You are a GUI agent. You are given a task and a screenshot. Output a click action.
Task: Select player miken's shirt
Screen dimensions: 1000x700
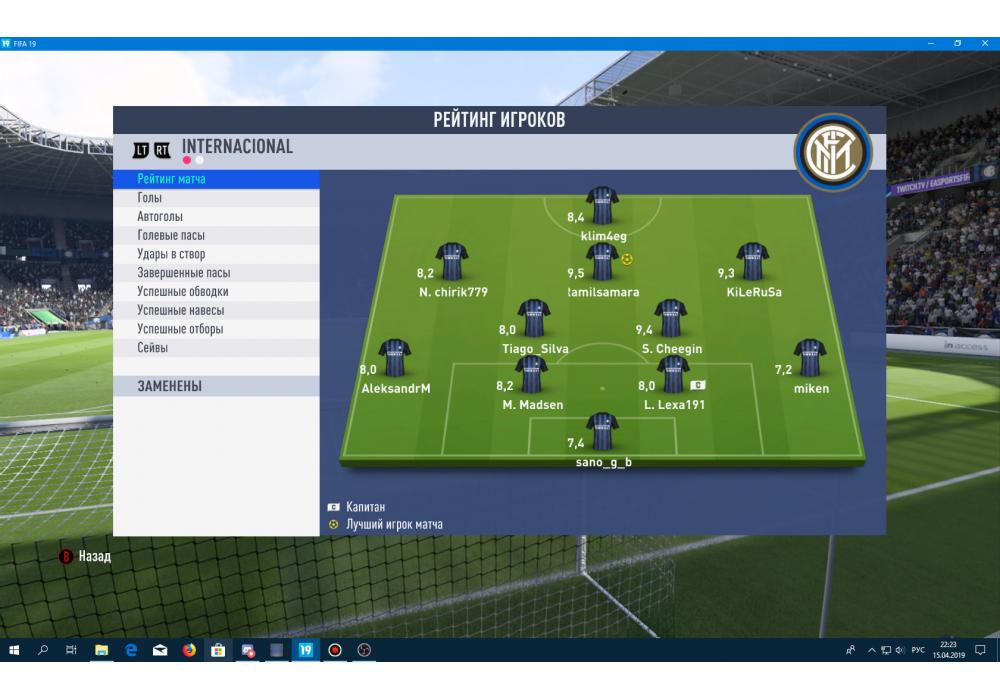pyautogui.click(x=809, y=358)
